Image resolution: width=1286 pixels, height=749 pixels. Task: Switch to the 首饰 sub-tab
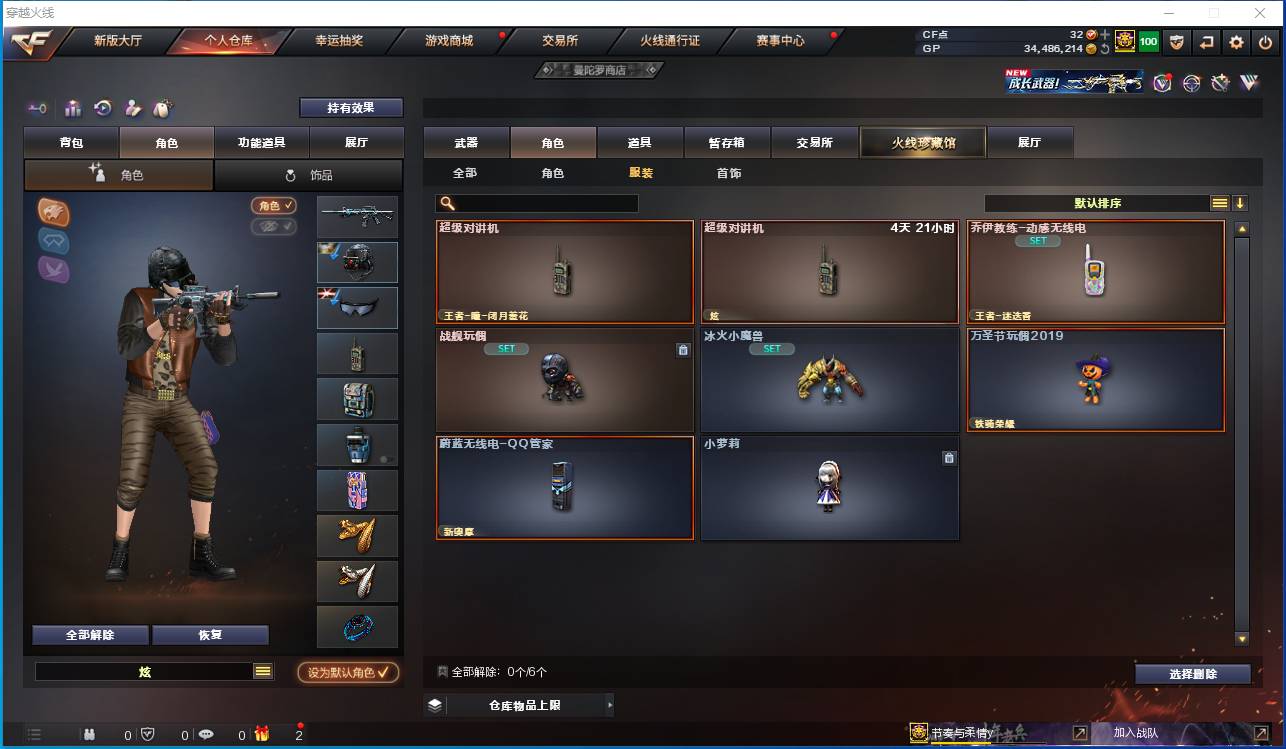point(730,172)
